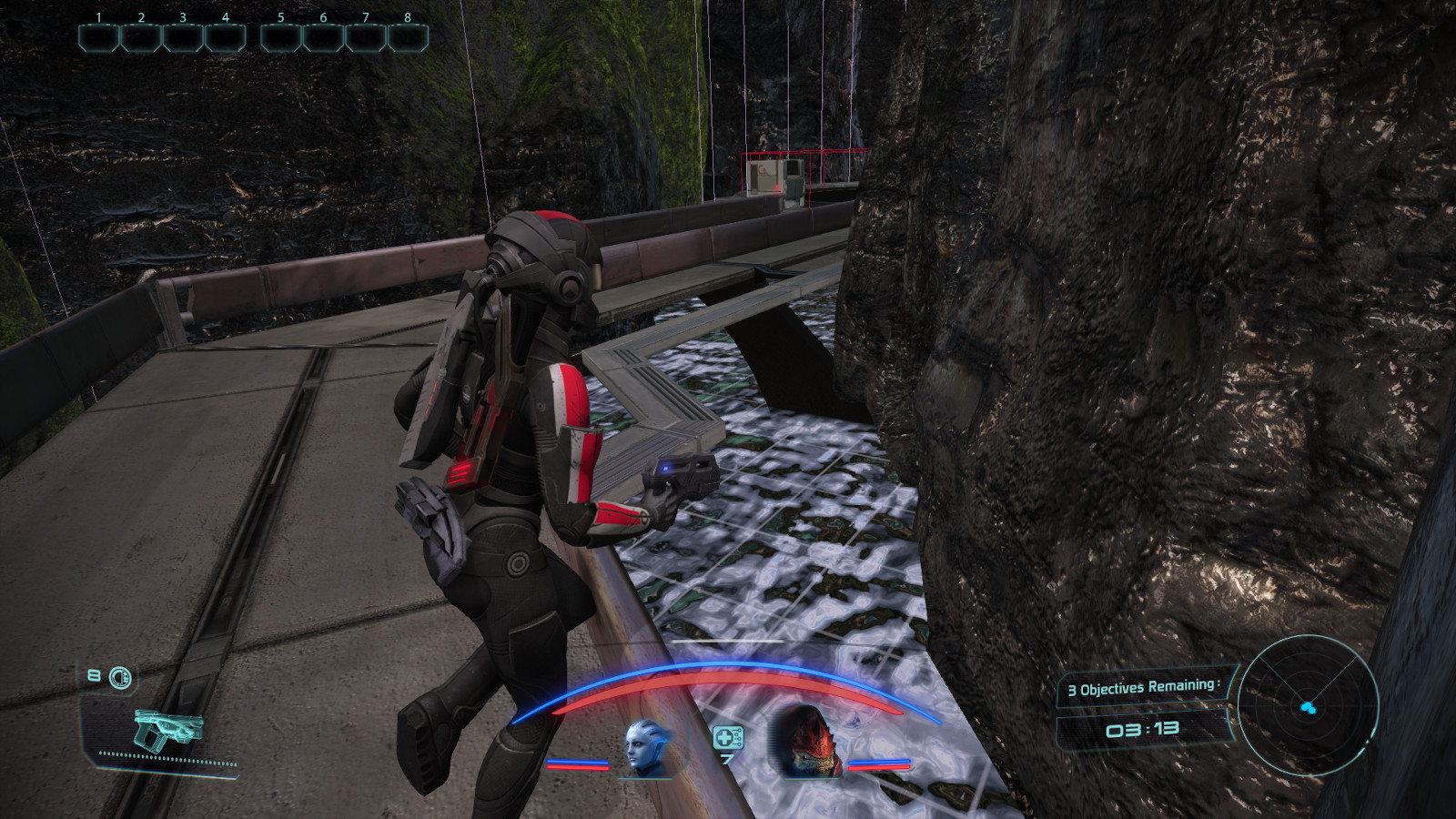Use the medi-gel icon
Screen dimensions: 1456x819
coord(727,738)
